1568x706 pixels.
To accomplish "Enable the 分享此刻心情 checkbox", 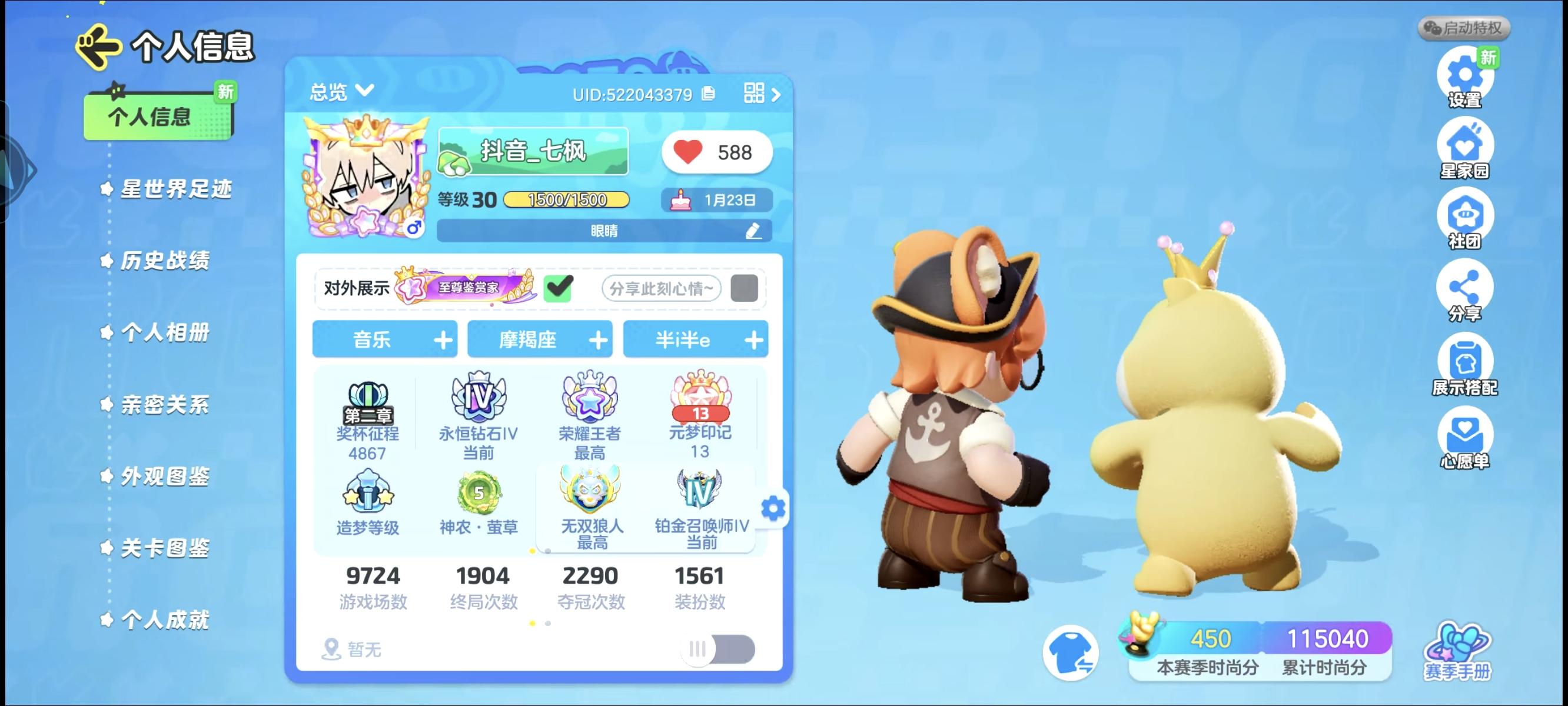I will coord(745,291).
